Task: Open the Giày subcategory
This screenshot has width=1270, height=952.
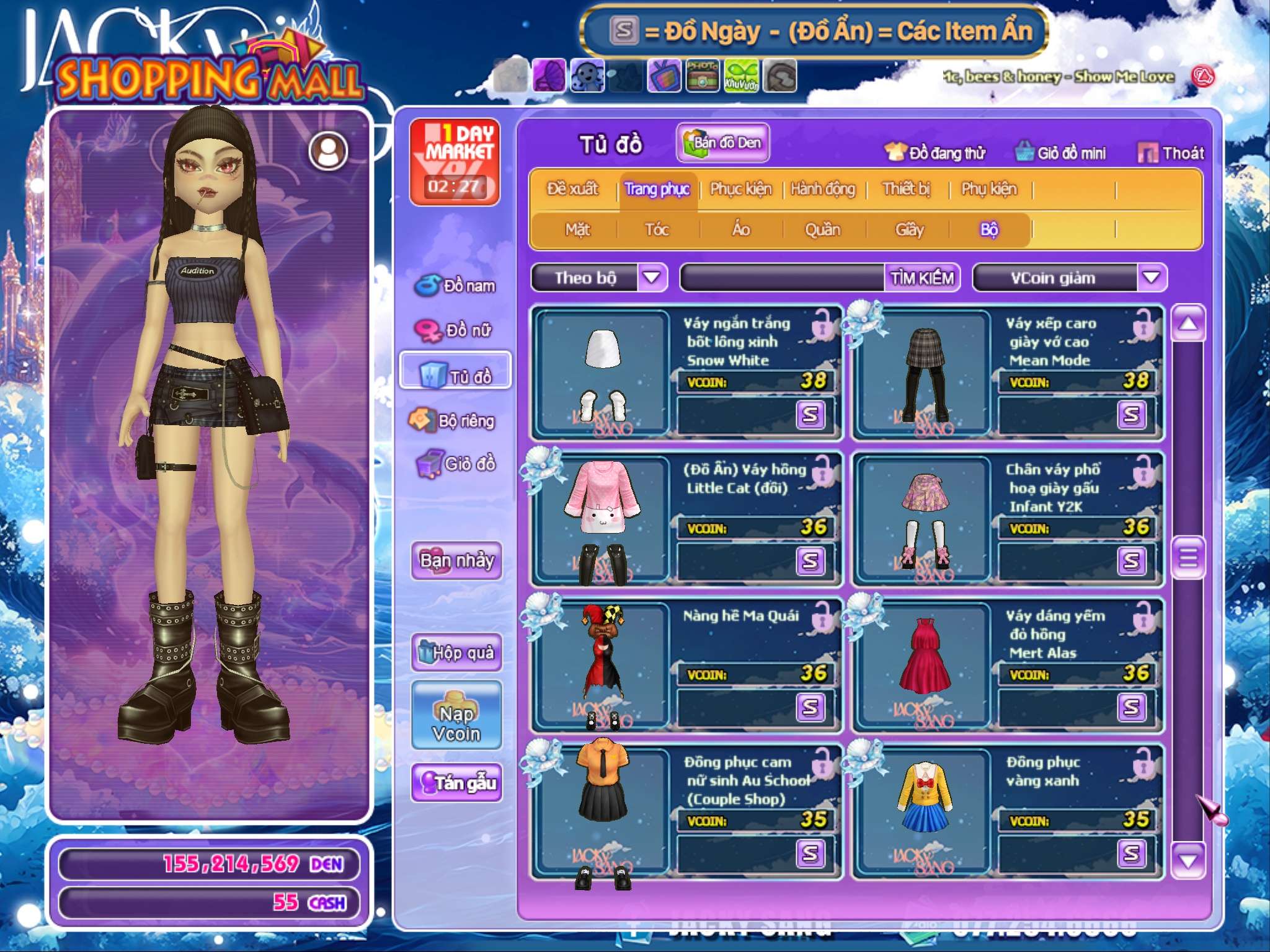Action: pos(909,230)
